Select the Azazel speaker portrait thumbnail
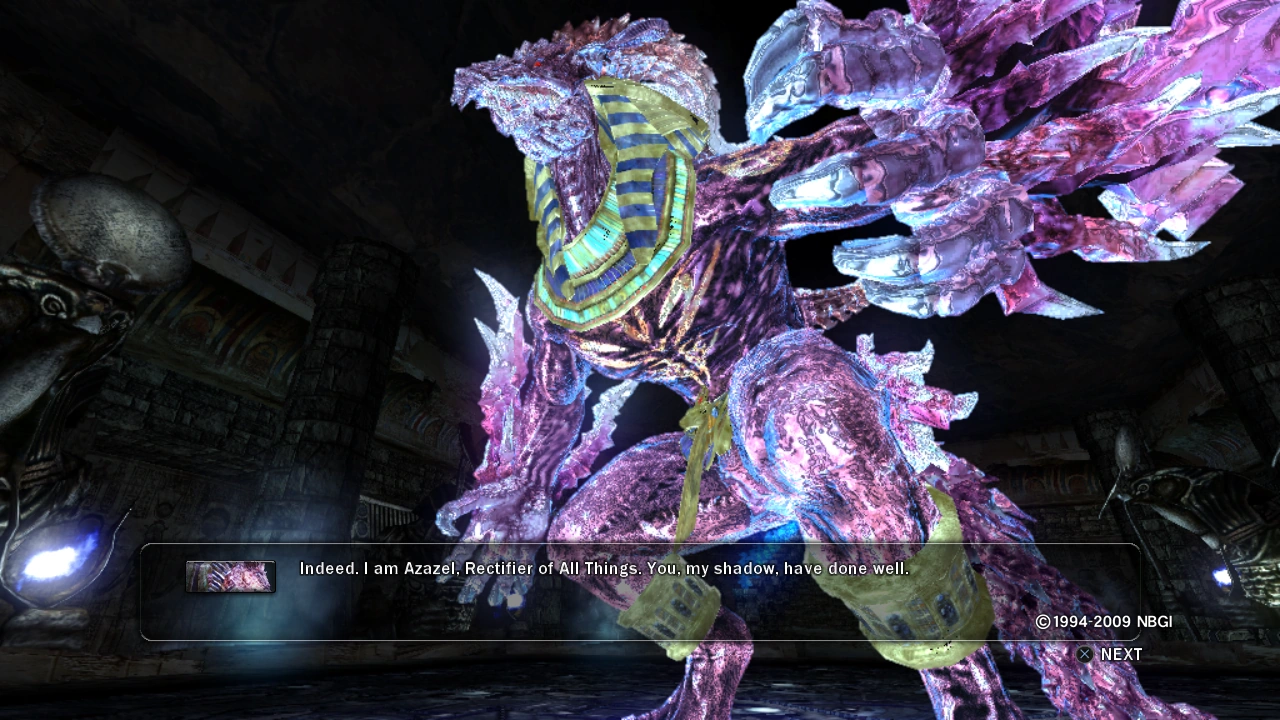The width and height of the screenshot is (1280, 720). [230, 576]
